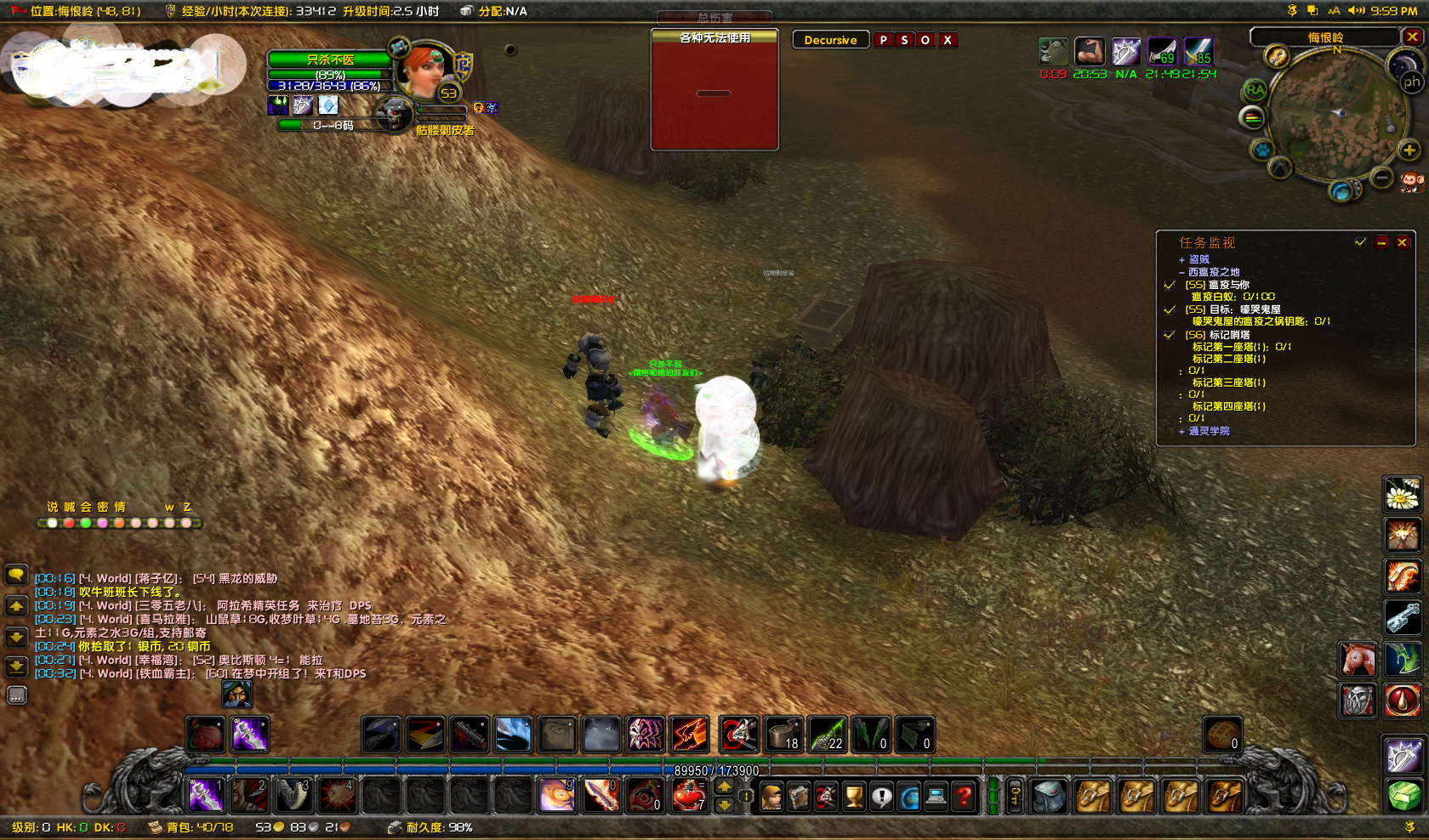This screenshot has width=1429, height=840.
Task: Open the RA damage meter minimap icon
Action: click(1255, 89)
